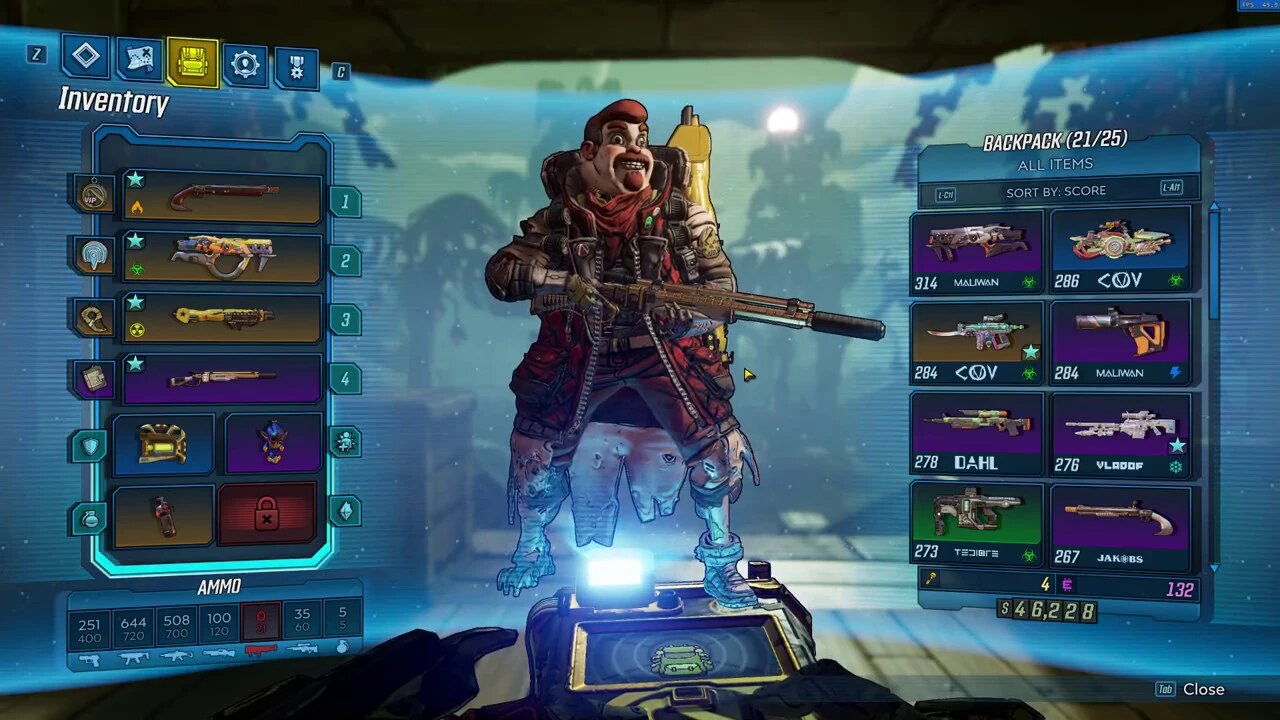Select the equipped shield slot
Screen dimensions: 1280x720
coord(163,443)
